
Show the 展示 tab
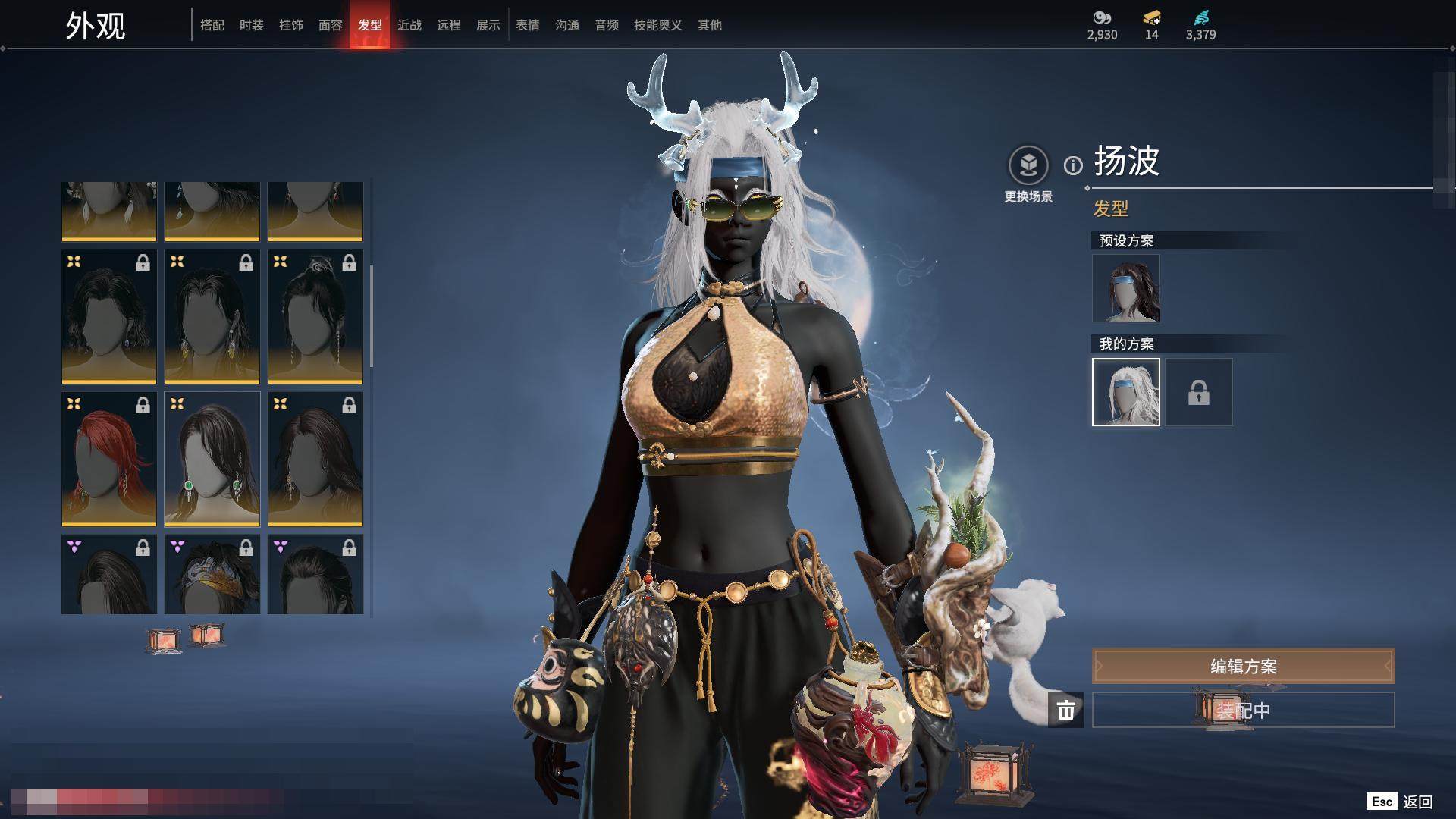pos(488,25)
